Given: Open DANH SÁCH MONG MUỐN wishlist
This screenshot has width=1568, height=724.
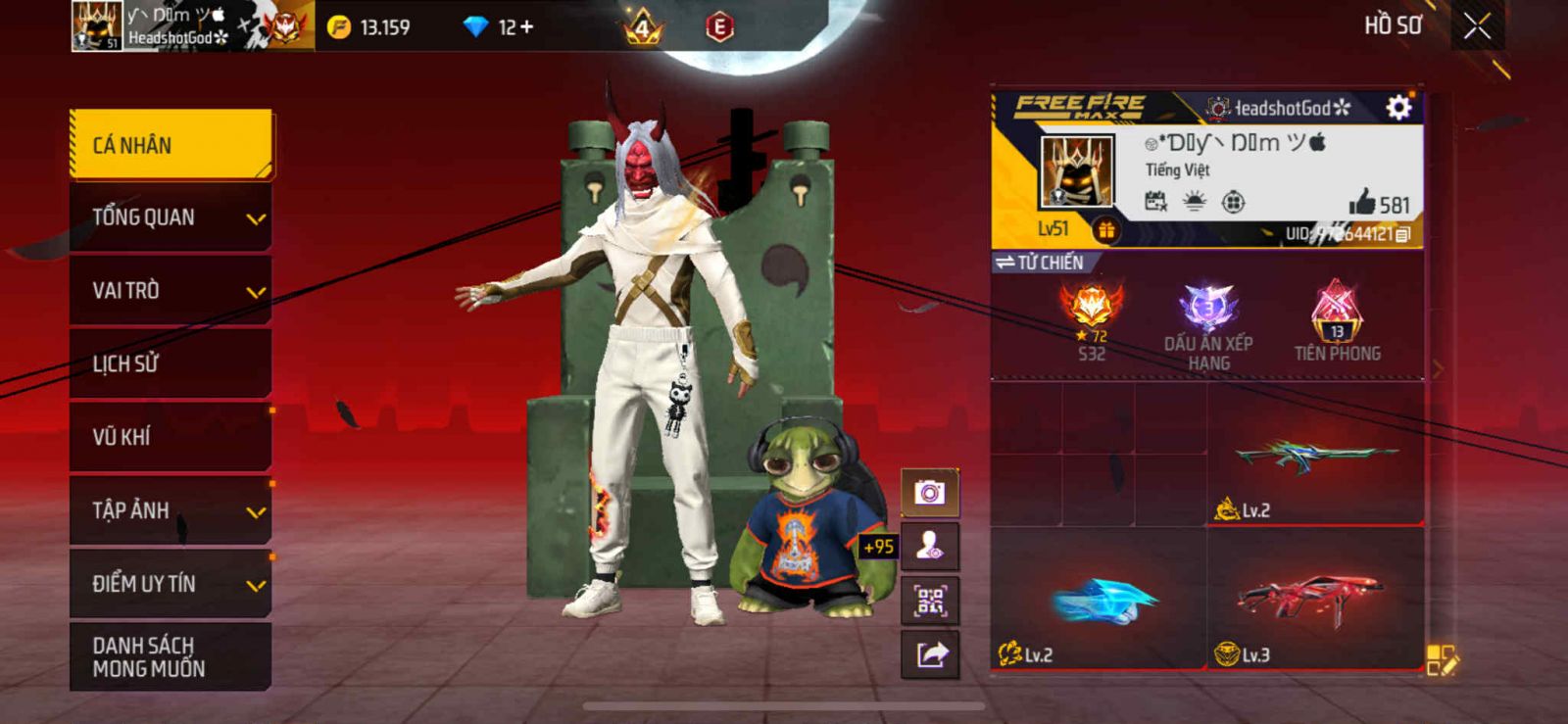Looking at the screenshot, I should click(x=171, y=656).
